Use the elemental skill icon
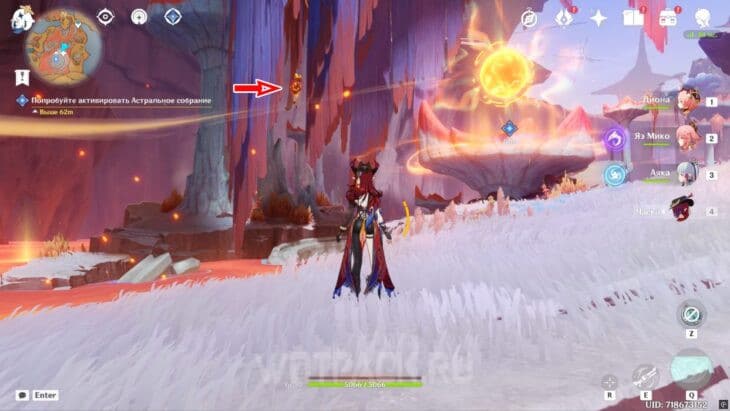The height and width of the screenshot is (411, 730). point(644,377)
